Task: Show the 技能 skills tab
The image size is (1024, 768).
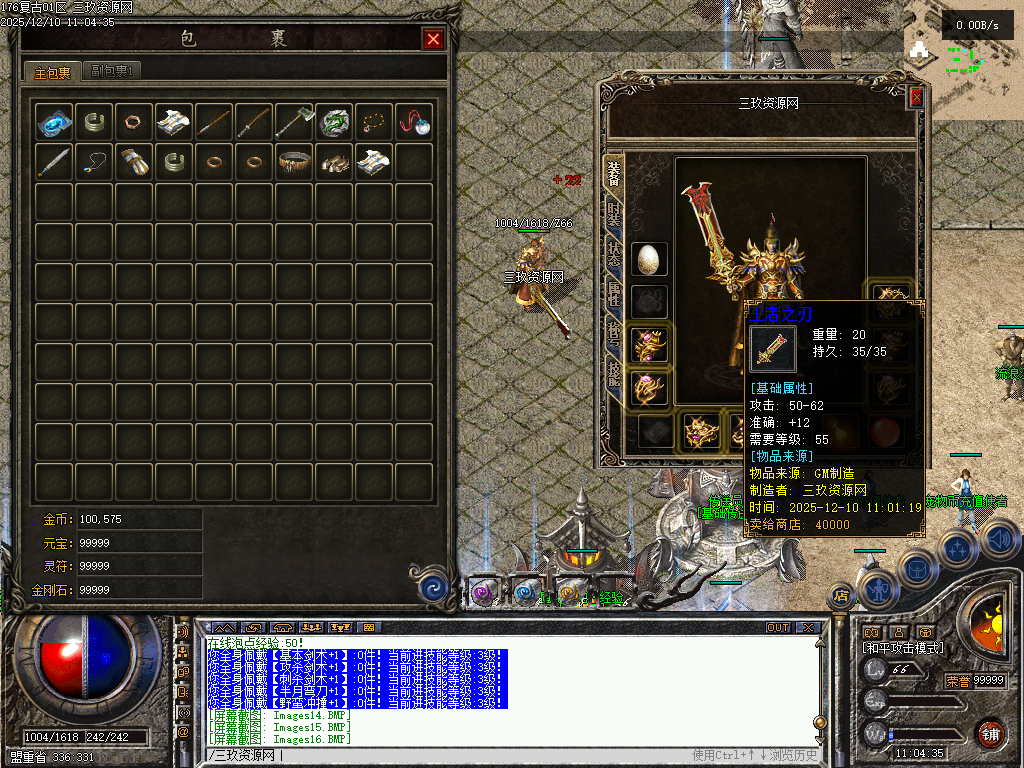Action: pyautogui.click(x=614, y=372)
